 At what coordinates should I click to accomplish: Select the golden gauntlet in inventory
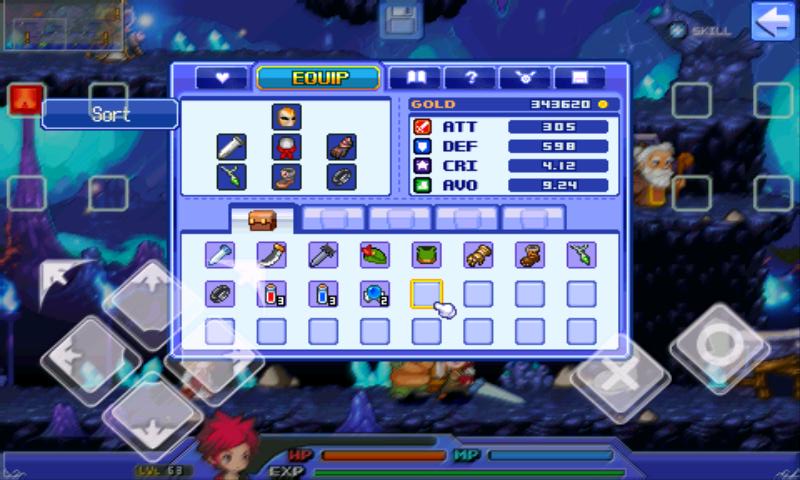click(x=478, y=255)
